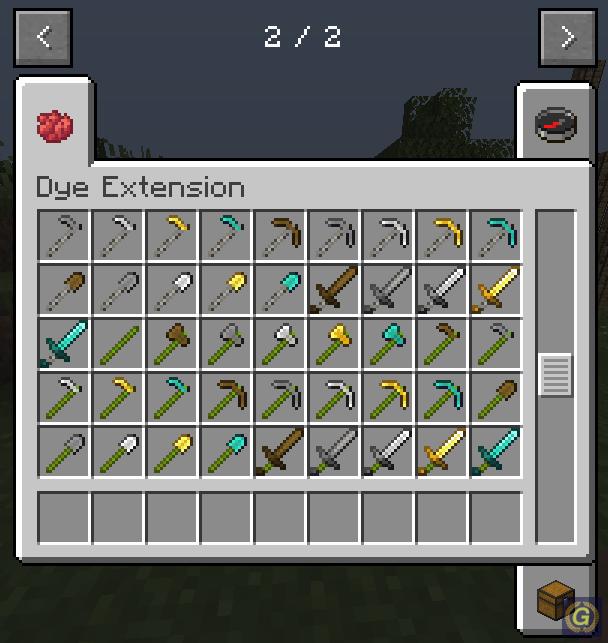Switch to the chest inventory tab

pyautogui.click(x=554, y=602)
